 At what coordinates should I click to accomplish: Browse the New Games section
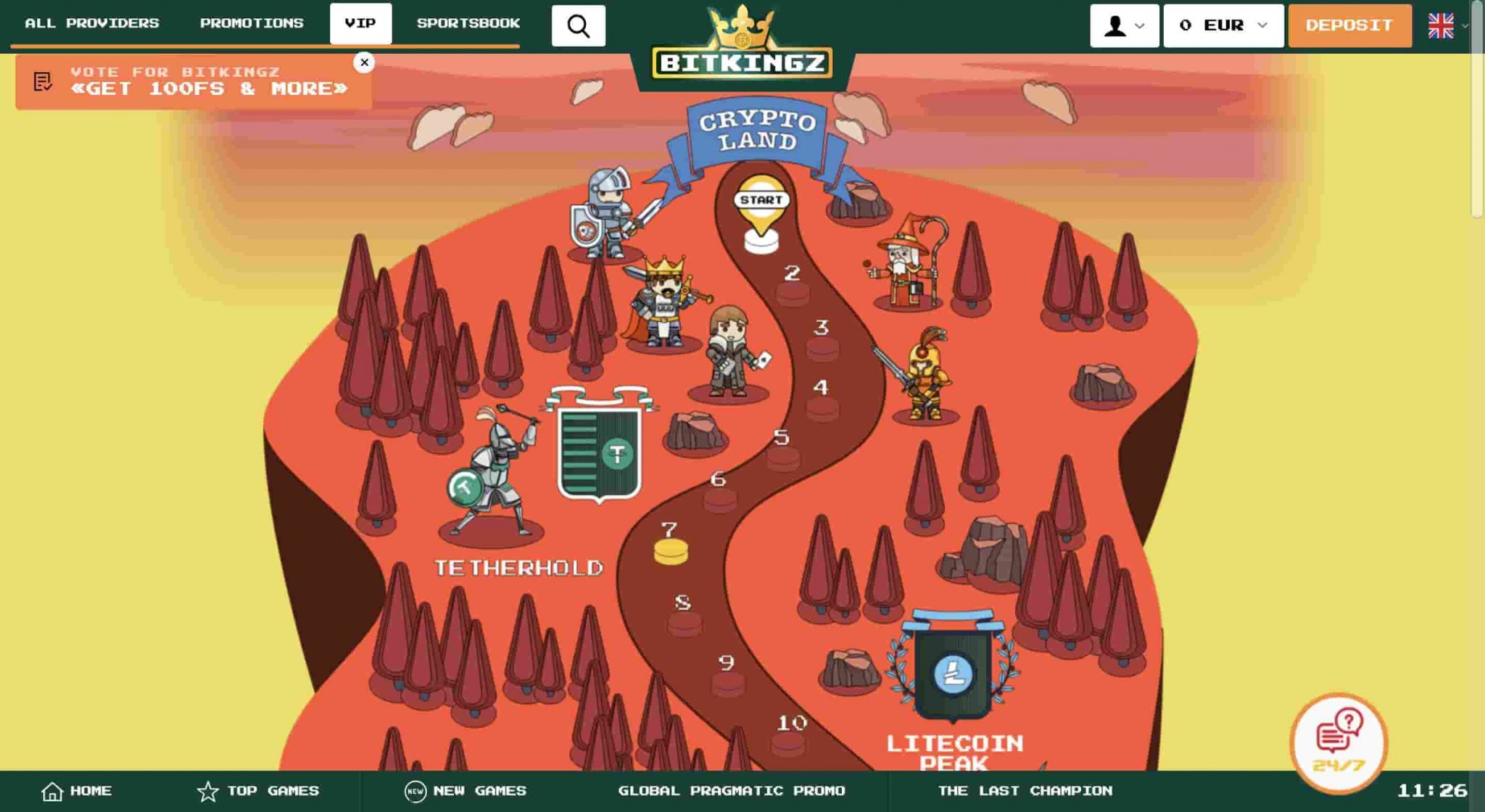pos(466,791)
